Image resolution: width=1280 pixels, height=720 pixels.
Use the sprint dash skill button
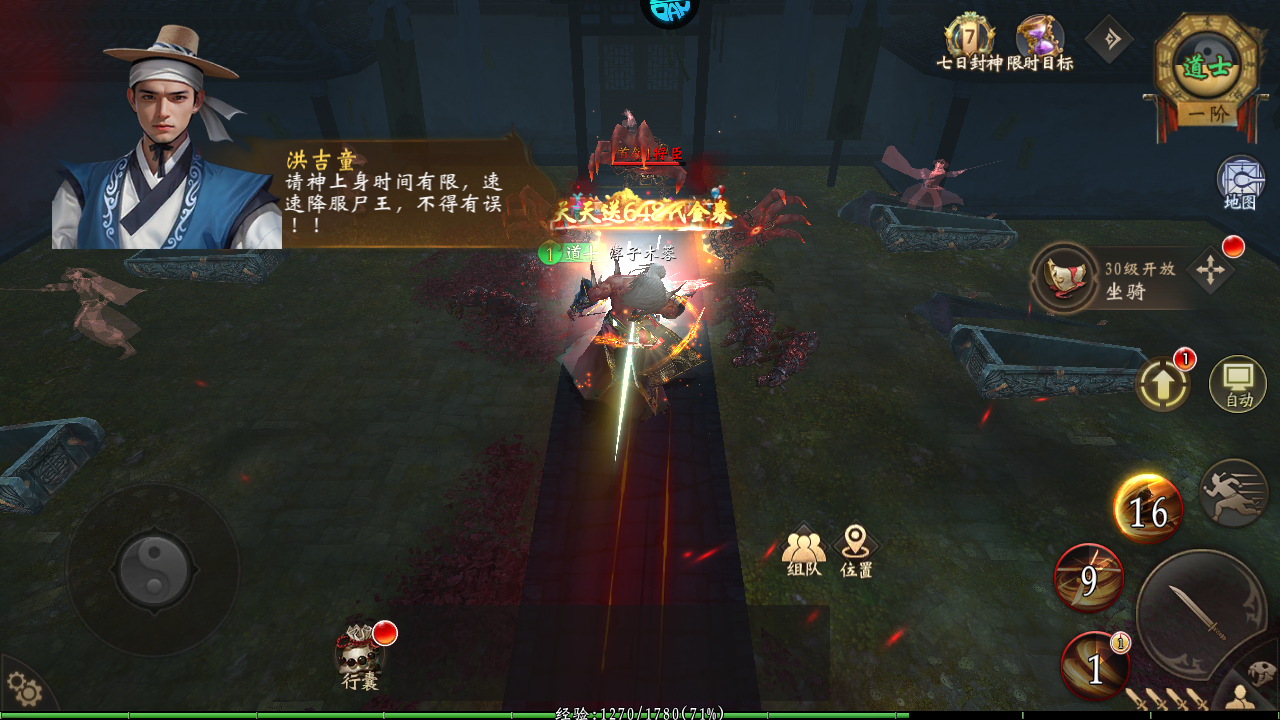click(x=1234, y=493)
